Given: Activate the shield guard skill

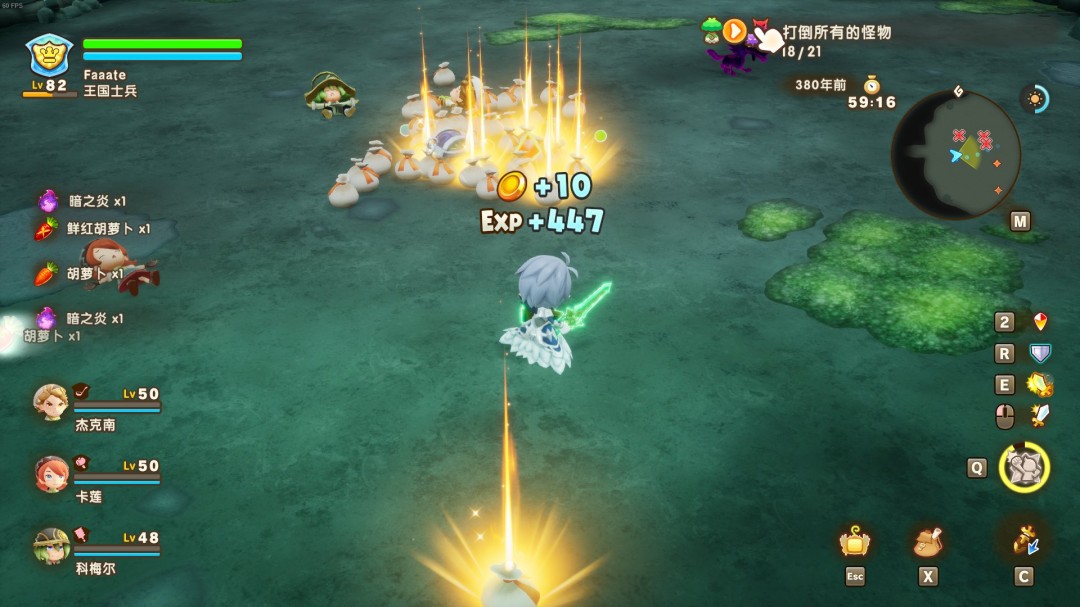Looking at the screenshot, I should tap(1040, 353).
